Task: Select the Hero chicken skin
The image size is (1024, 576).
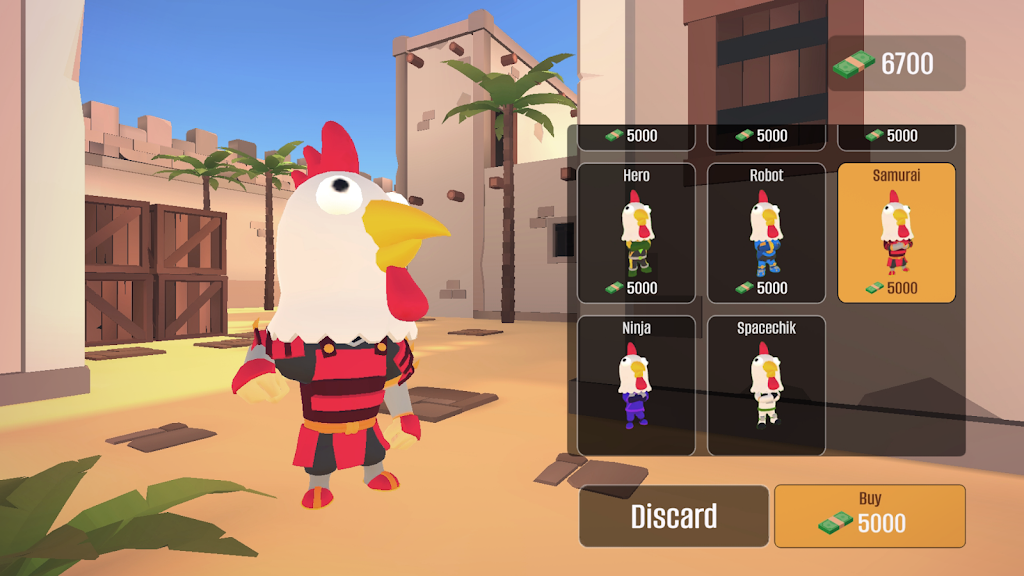Action: 636,233
